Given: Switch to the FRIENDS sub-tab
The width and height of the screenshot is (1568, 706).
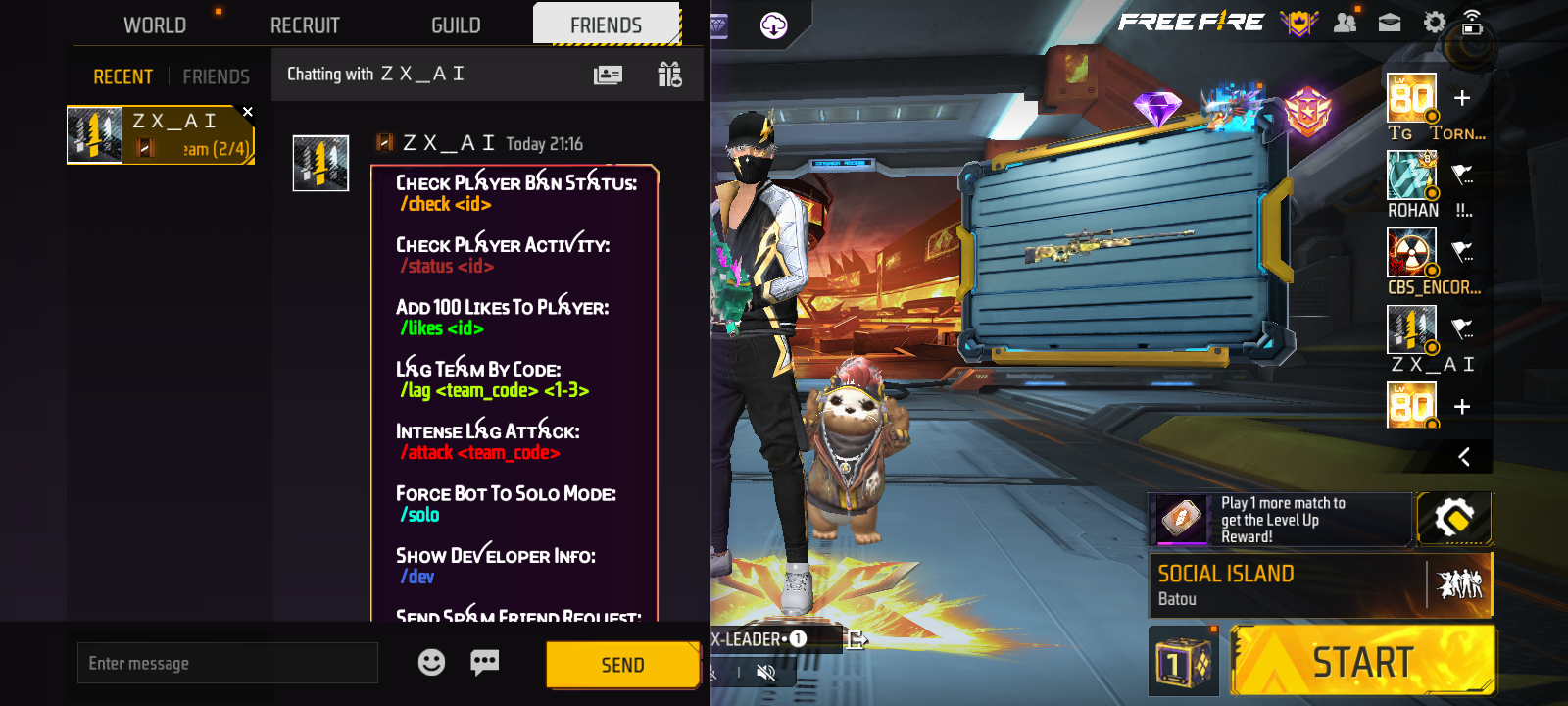Looking at the screenshot, I should point(216,76).
